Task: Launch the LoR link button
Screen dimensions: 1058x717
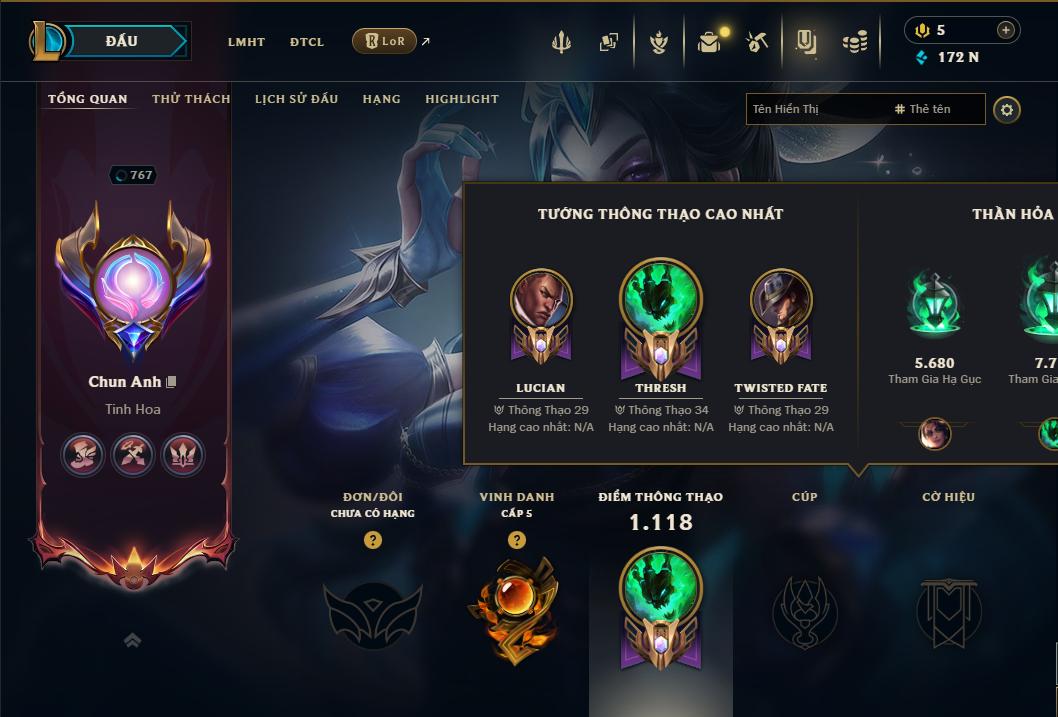Action: (385, 41)
